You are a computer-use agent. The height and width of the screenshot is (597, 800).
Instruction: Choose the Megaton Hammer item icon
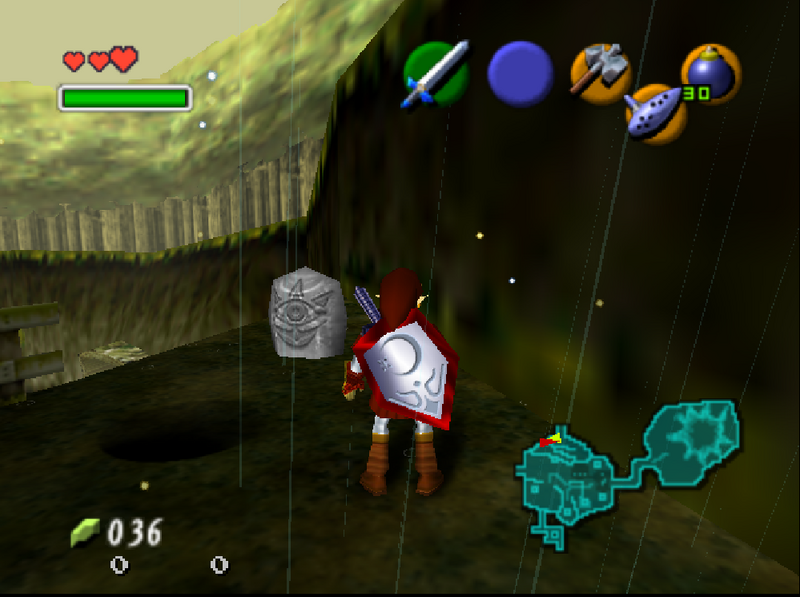pyautogui.click(x=600, y=71)
